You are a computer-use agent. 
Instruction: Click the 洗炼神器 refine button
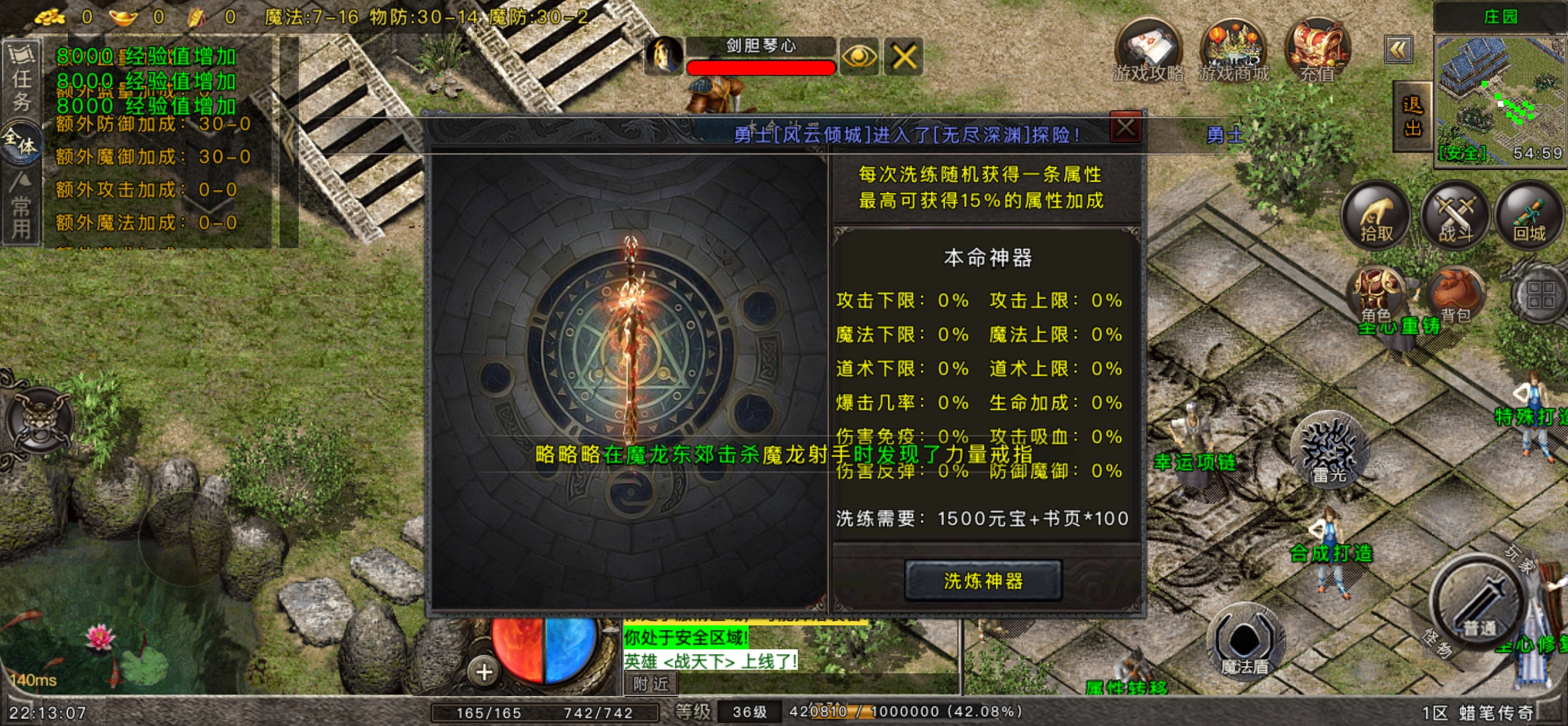(982, 580)
